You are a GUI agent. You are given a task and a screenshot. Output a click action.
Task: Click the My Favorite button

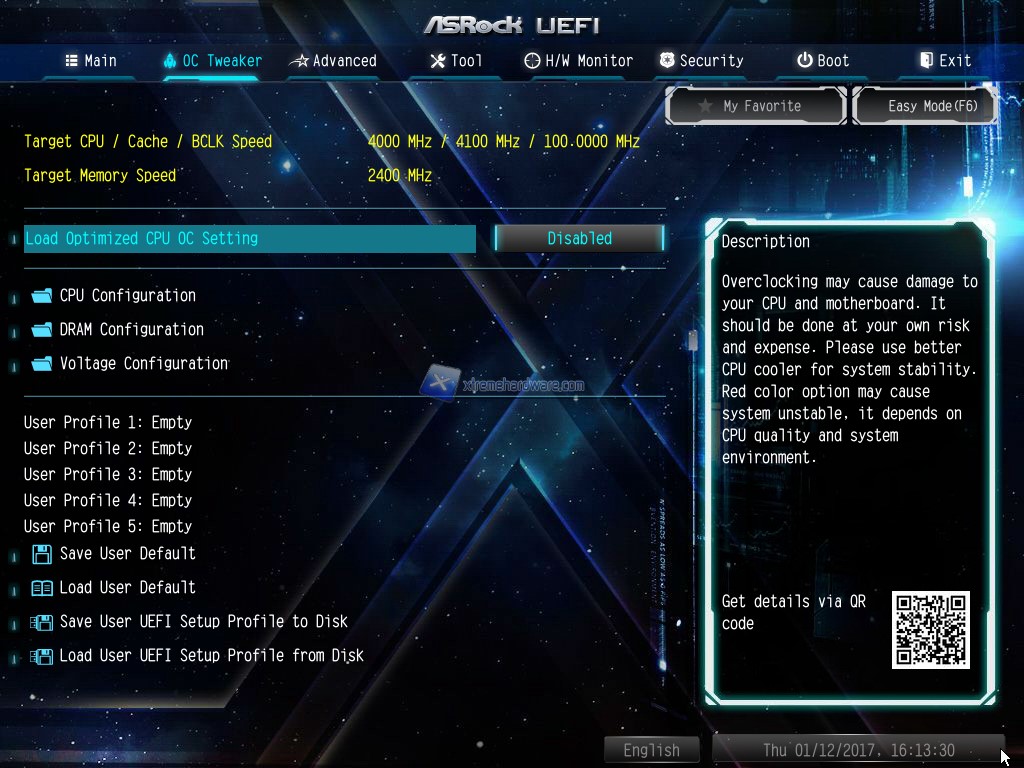point(757,106)
